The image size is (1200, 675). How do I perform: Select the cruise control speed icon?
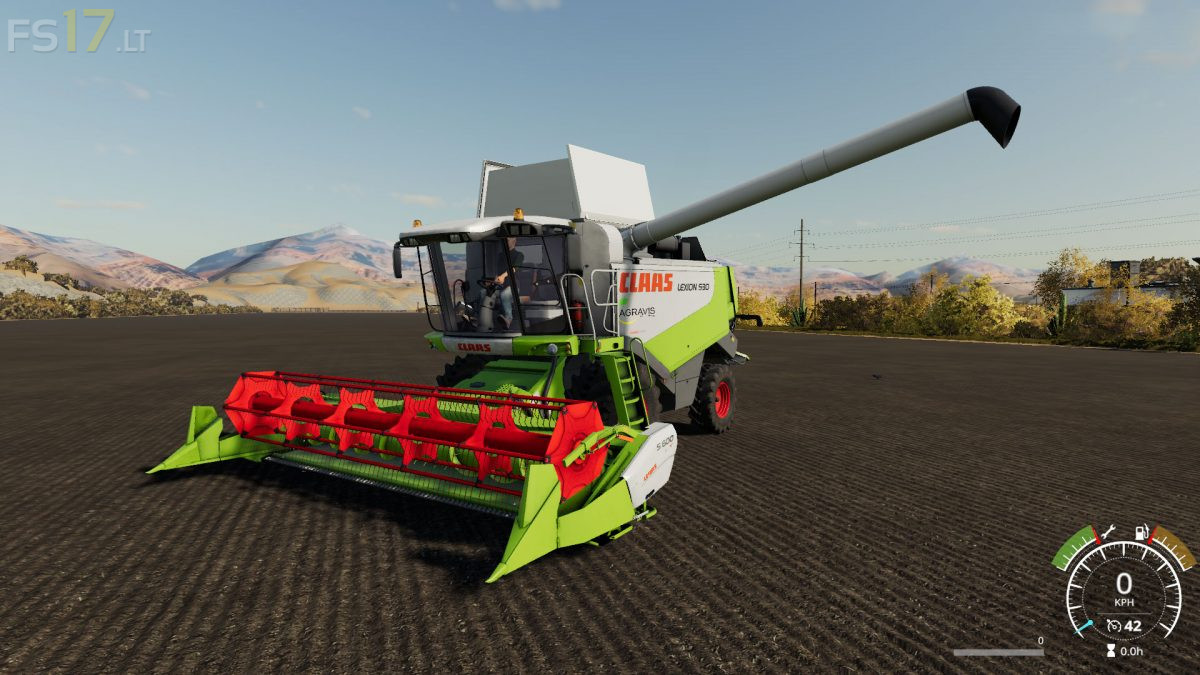(1113, 627)
